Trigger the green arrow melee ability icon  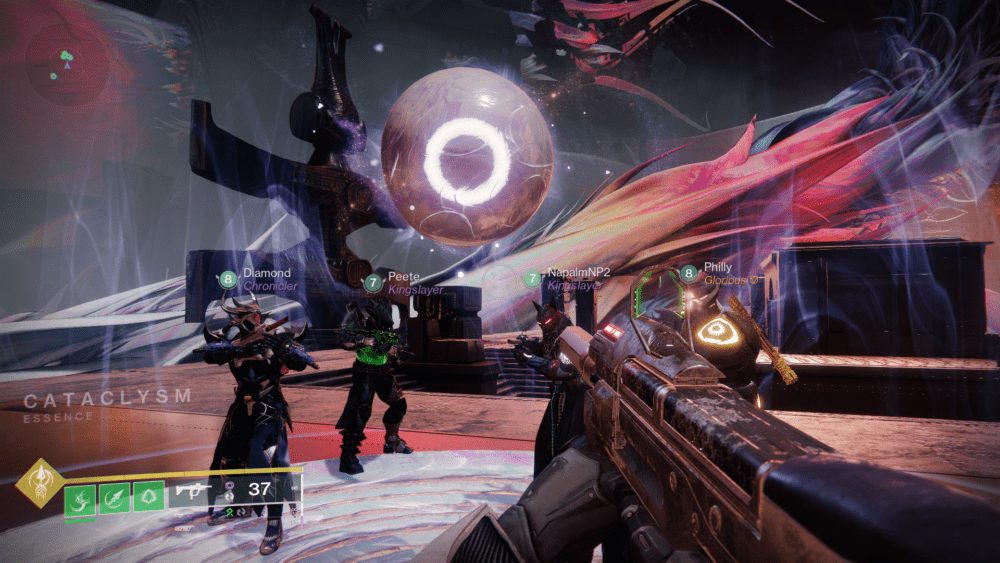(114, 498)
